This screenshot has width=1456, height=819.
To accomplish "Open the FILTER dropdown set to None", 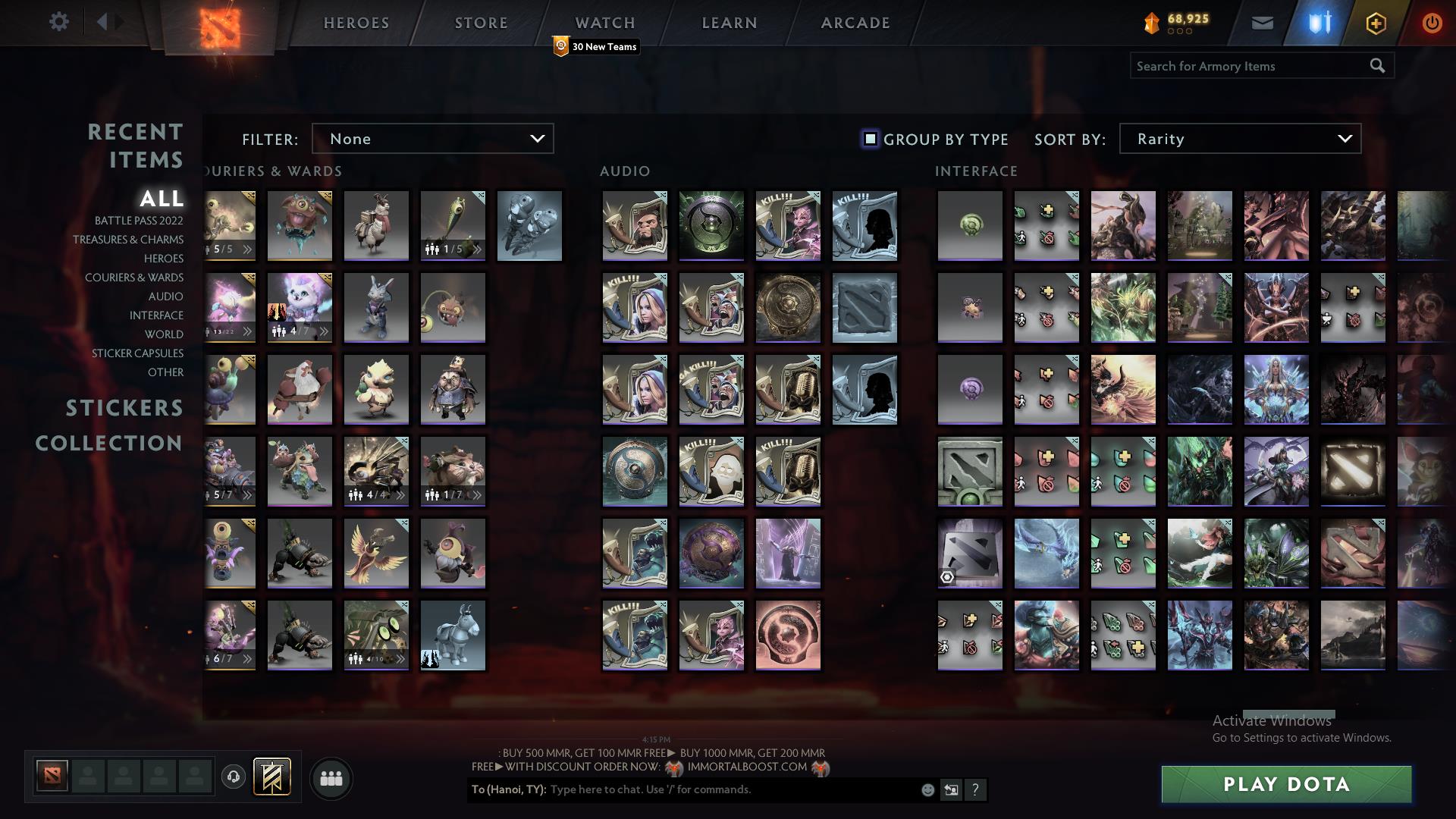I will [432, 138].
